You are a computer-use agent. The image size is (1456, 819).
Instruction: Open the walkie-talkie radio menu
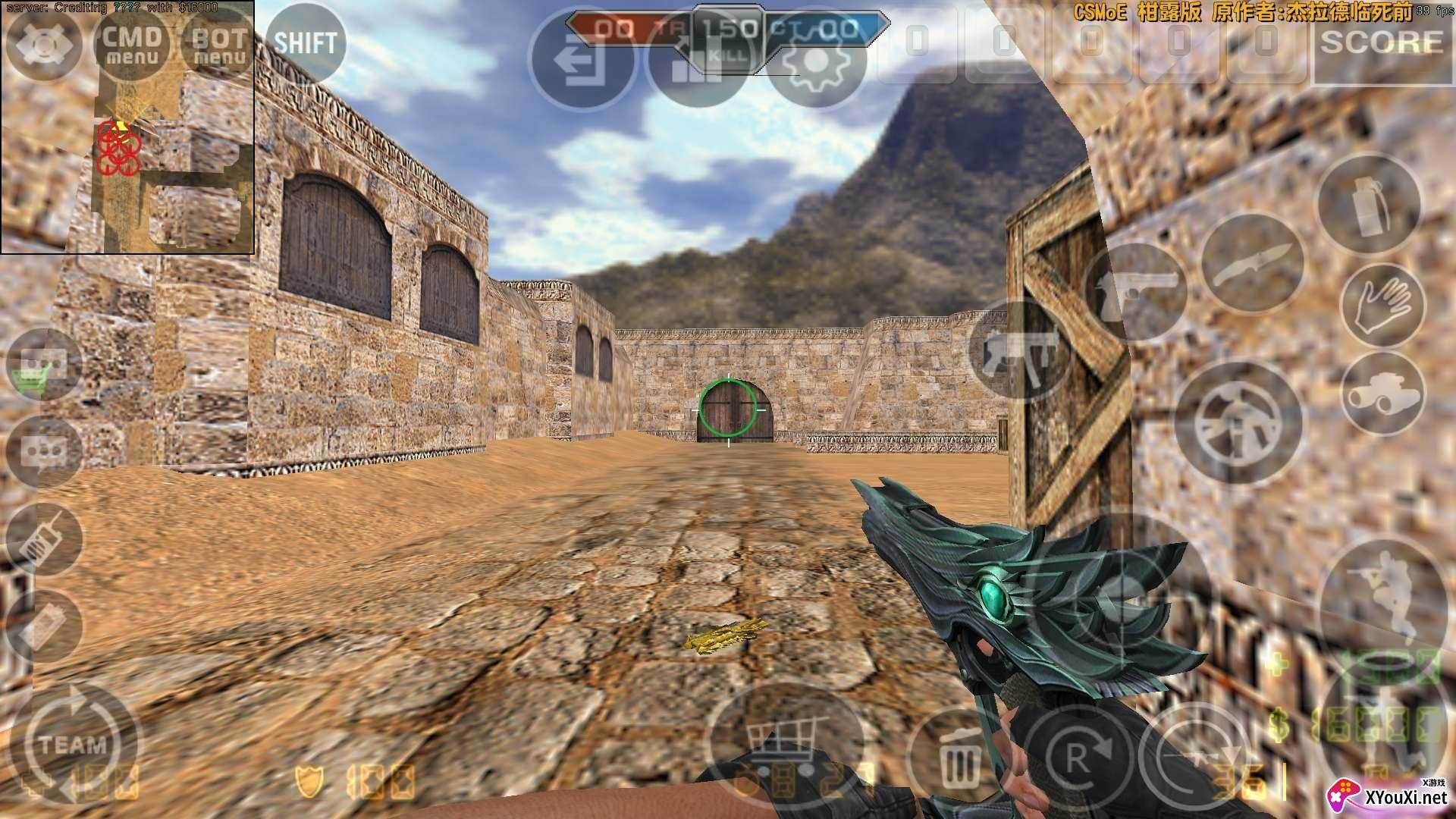click(43, 540)
